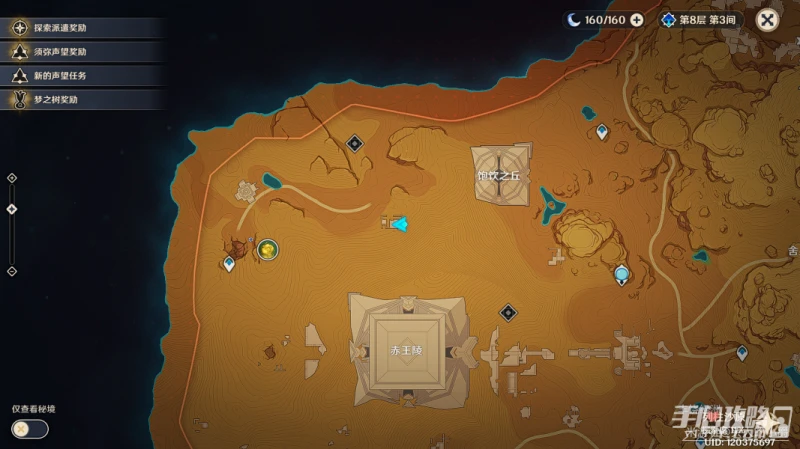
Task: Click the zoom slider's middle handle
Action: [x=12, y=209]
